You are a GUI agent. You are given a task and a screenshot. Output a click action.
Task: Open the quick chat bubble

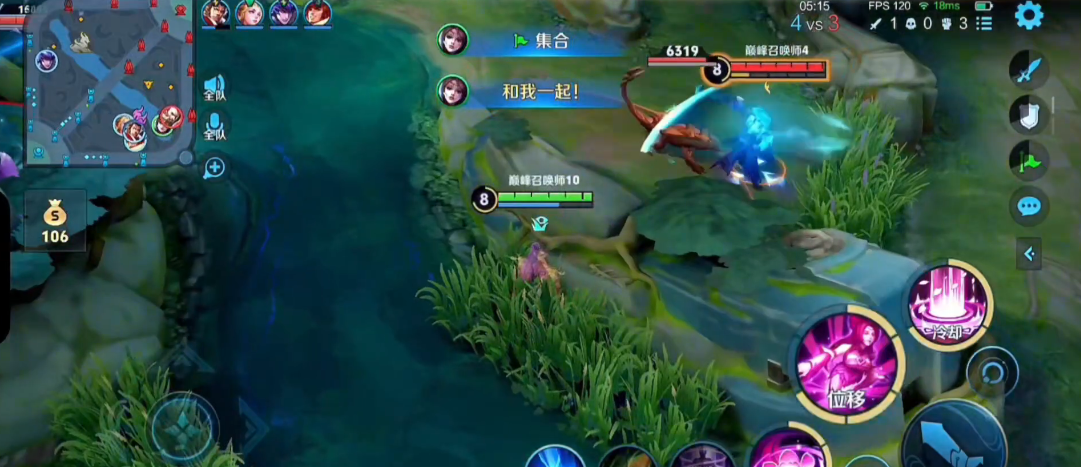coord(1029,207)
